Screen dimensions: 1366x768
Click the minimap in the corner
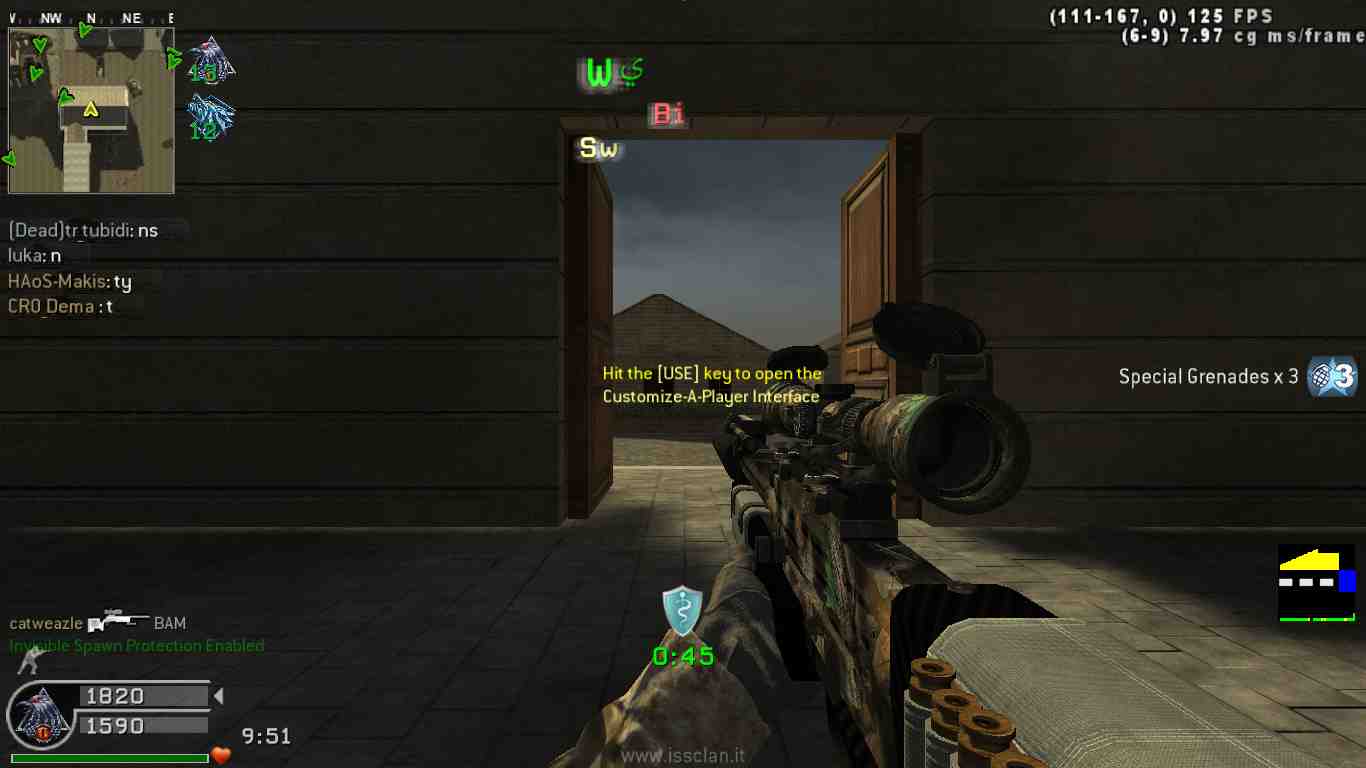(91, 110)
